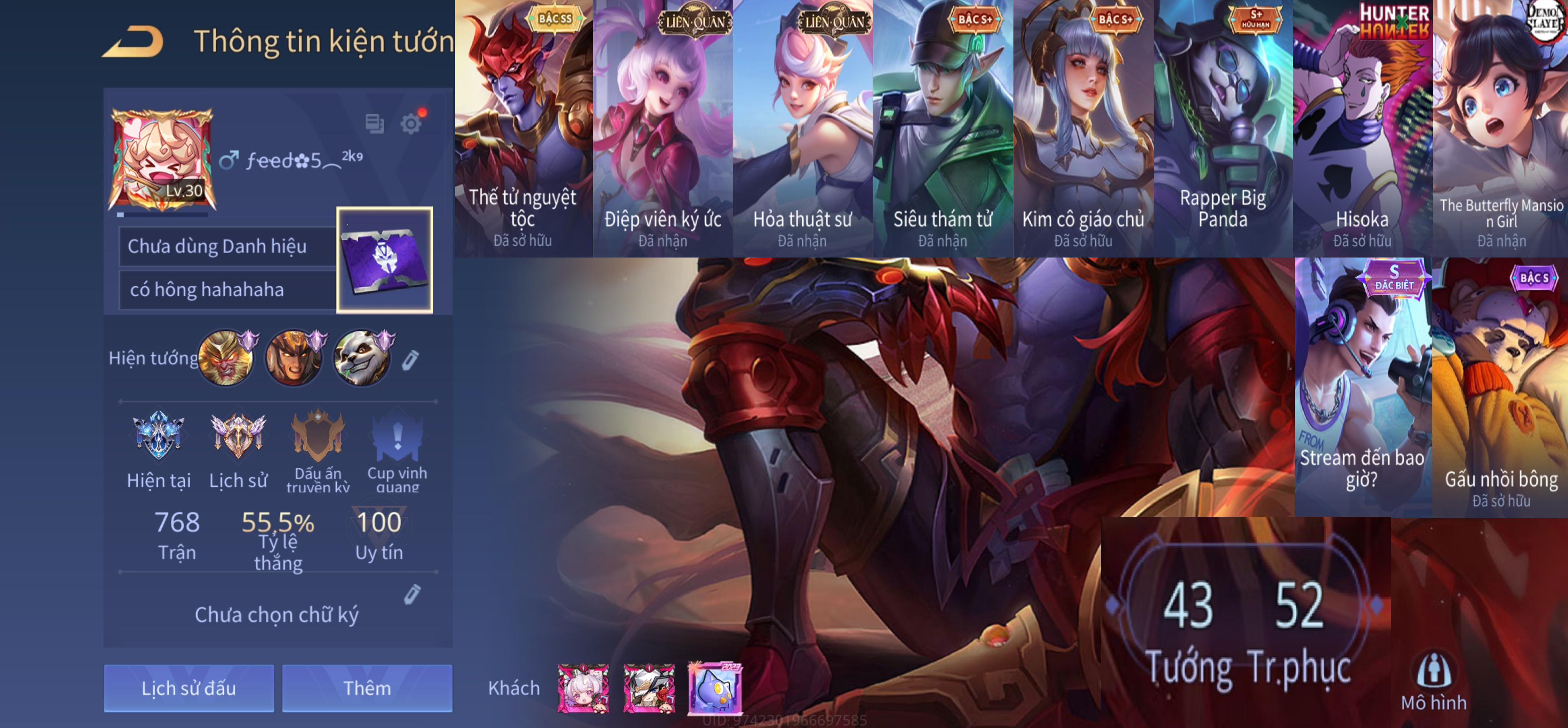View the Lịch sử rank badge
The width and height of the screenshot is (1568, 728).
(x=238, y=436)
